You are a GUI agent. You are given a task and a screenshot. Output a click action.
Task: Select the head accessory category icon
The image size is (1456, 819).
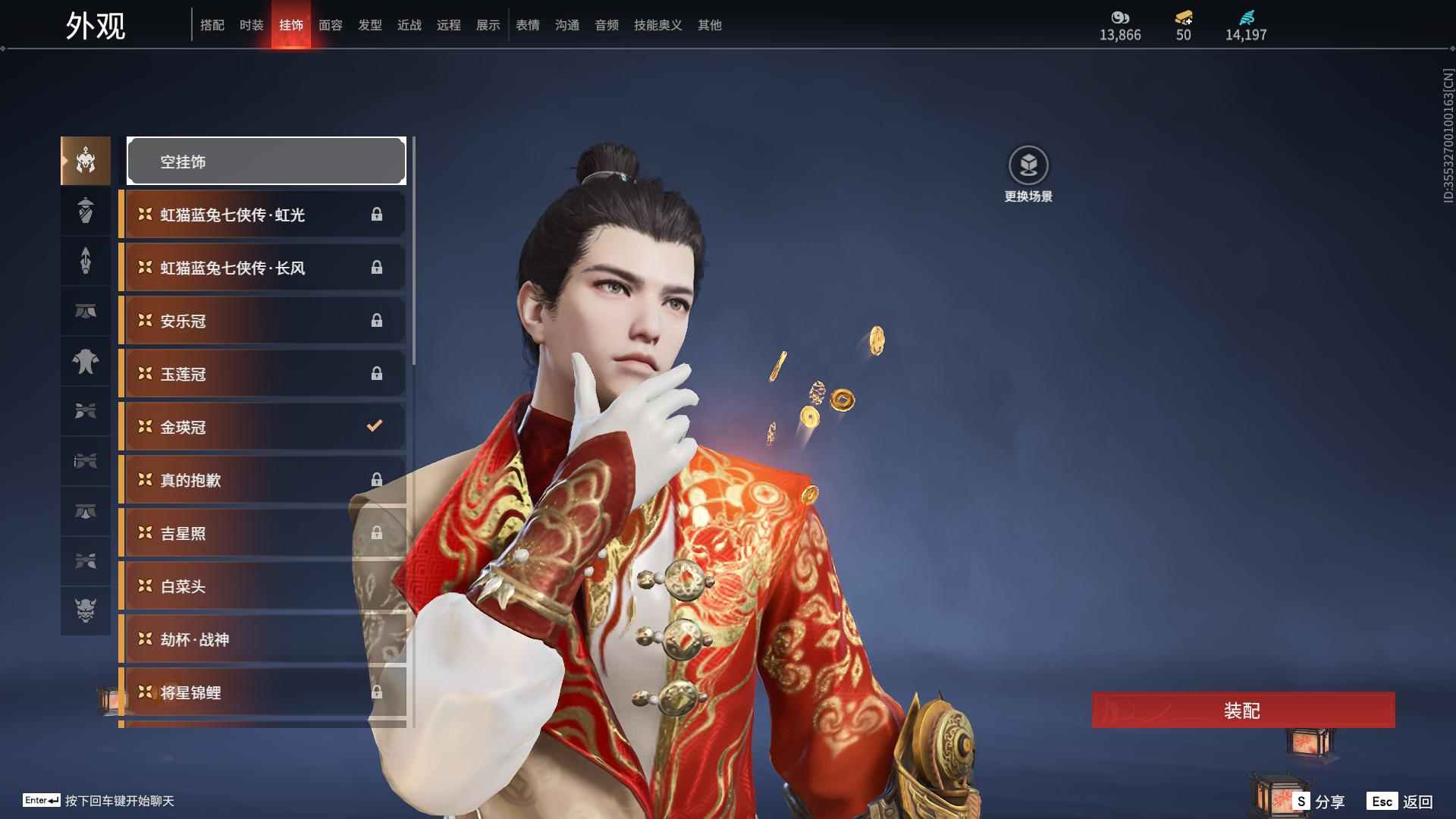[x=86, y=161]
